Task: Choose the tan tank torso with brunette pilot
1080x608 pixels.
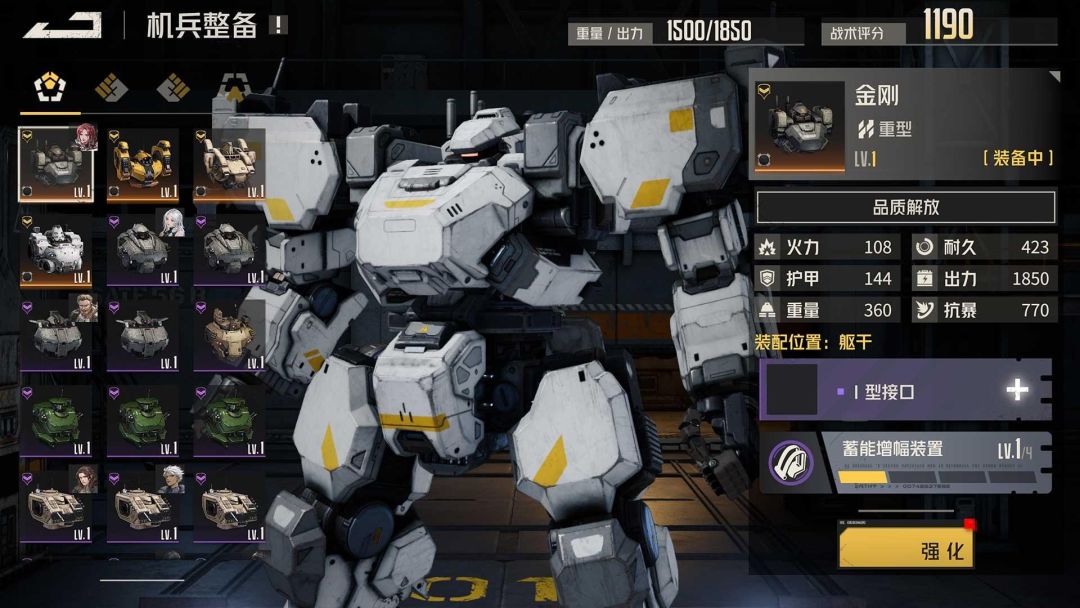Action: (57, 502)
